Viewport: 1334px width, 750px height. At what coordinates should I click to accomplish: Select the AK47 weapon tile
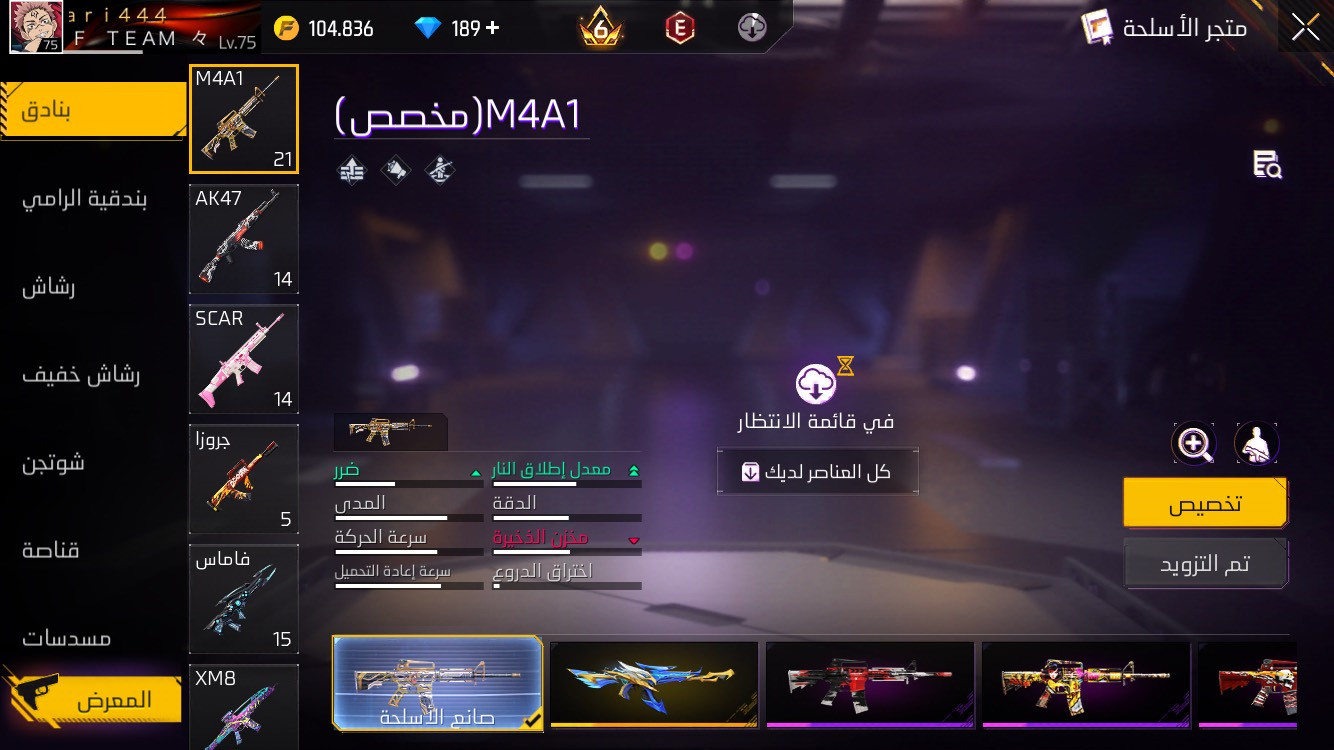point(243,239)
